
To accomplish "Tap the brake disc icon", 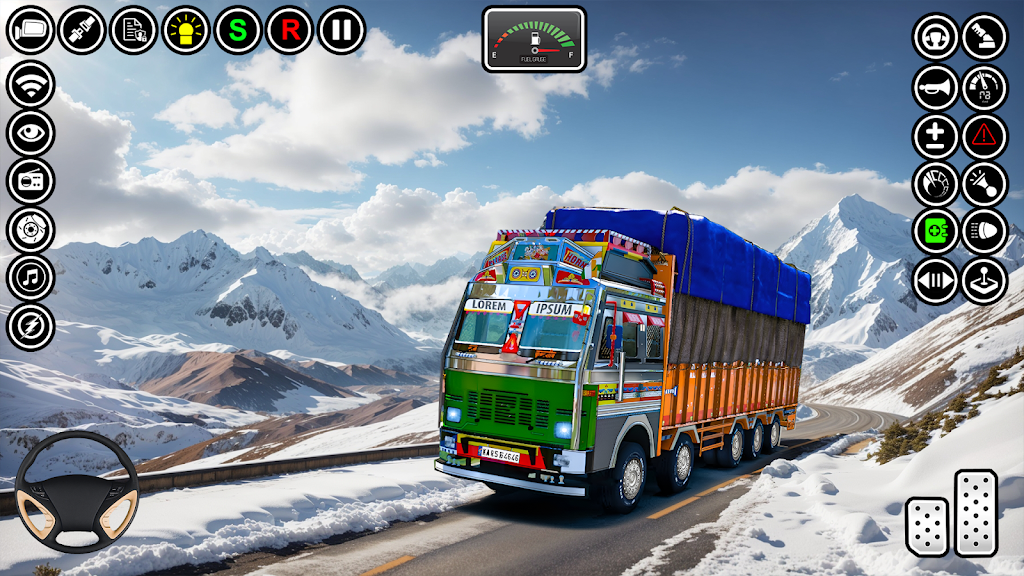I will 30,230.
